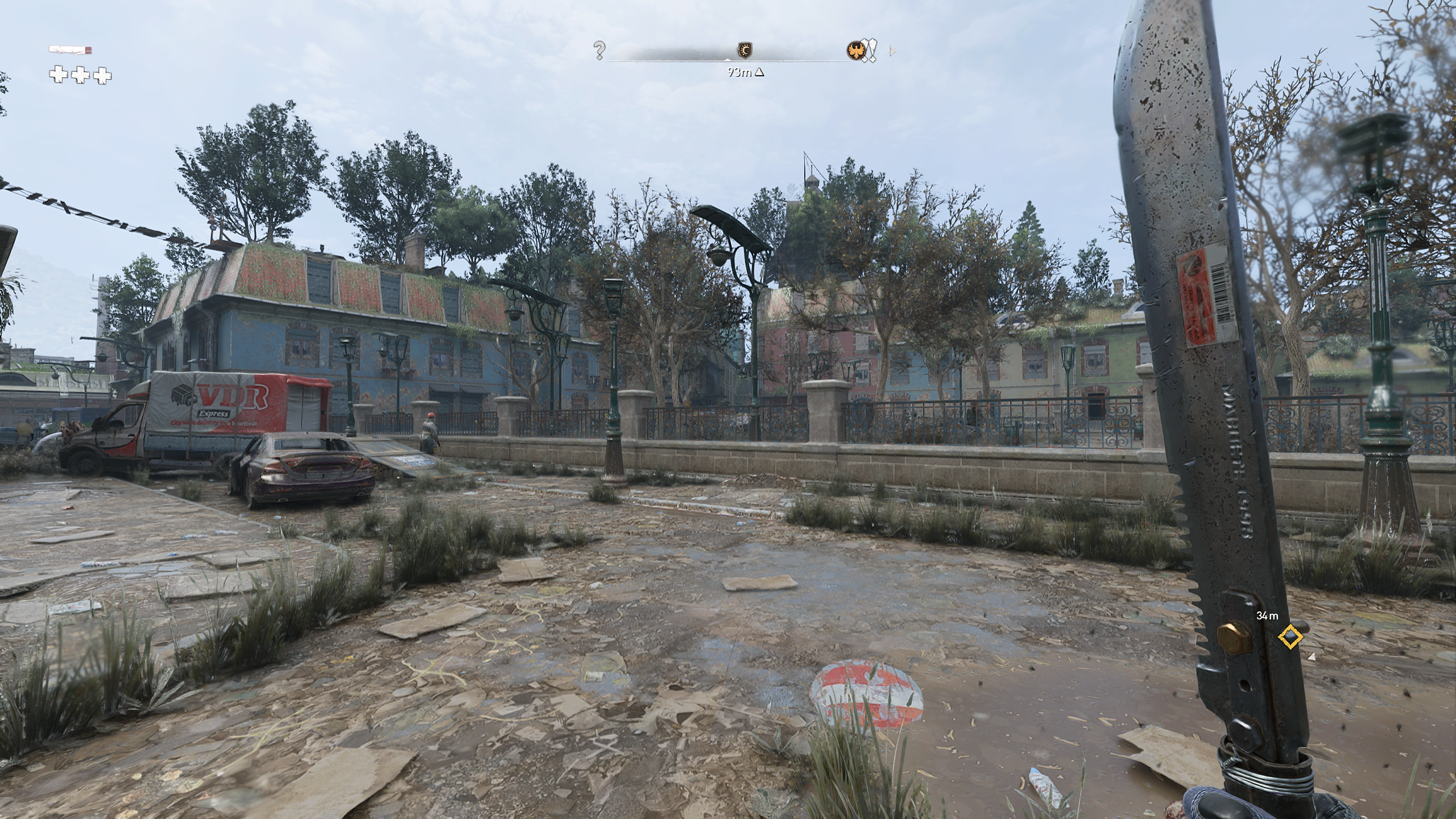The height and width of the screenshot is (819, 1456).
Task: Select the crescent moon shield emblem on the compass
Action: coord(744,50)
